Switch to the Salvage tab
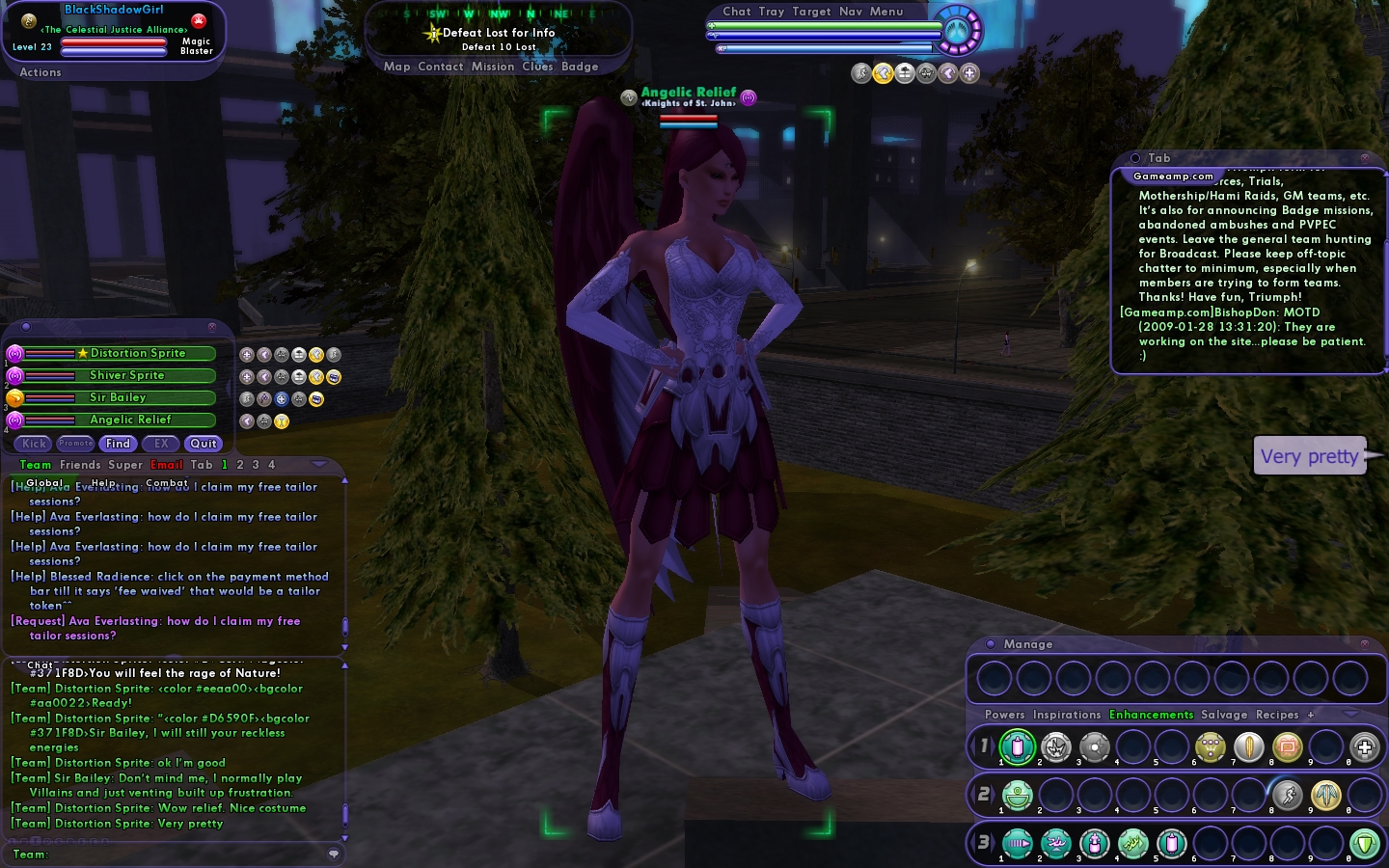Viewport: 1389px width, 868px height. point(1224,716)
